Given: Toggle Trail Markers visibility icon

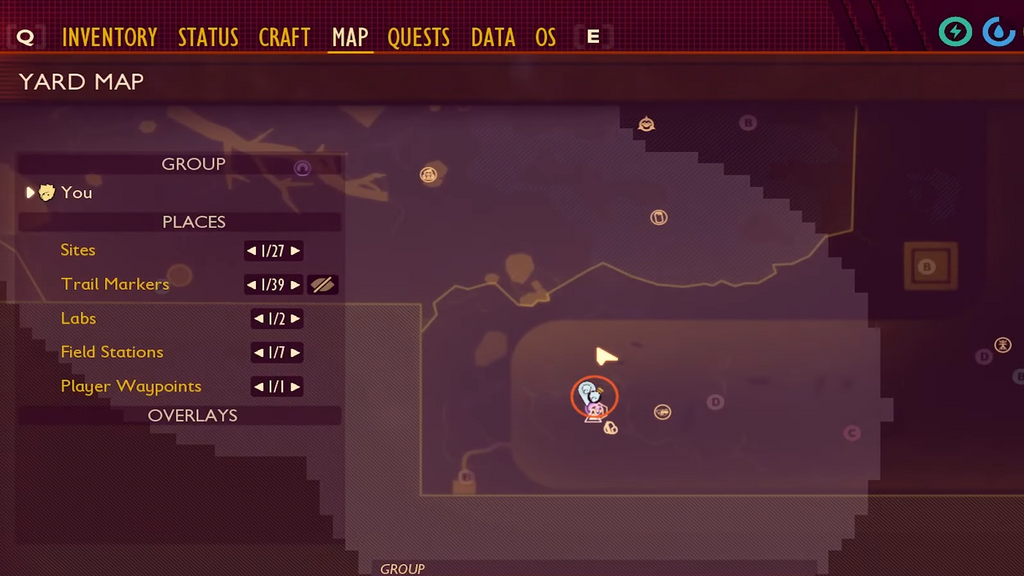Looking at the screenshot, I should 322,285.
